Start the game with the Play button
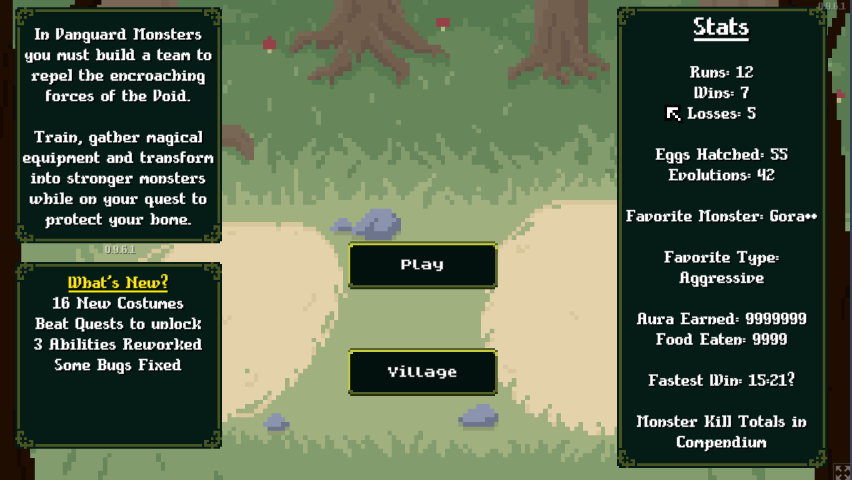The height and width of the screenshot is (480, 852). click(x=422, y=265)
